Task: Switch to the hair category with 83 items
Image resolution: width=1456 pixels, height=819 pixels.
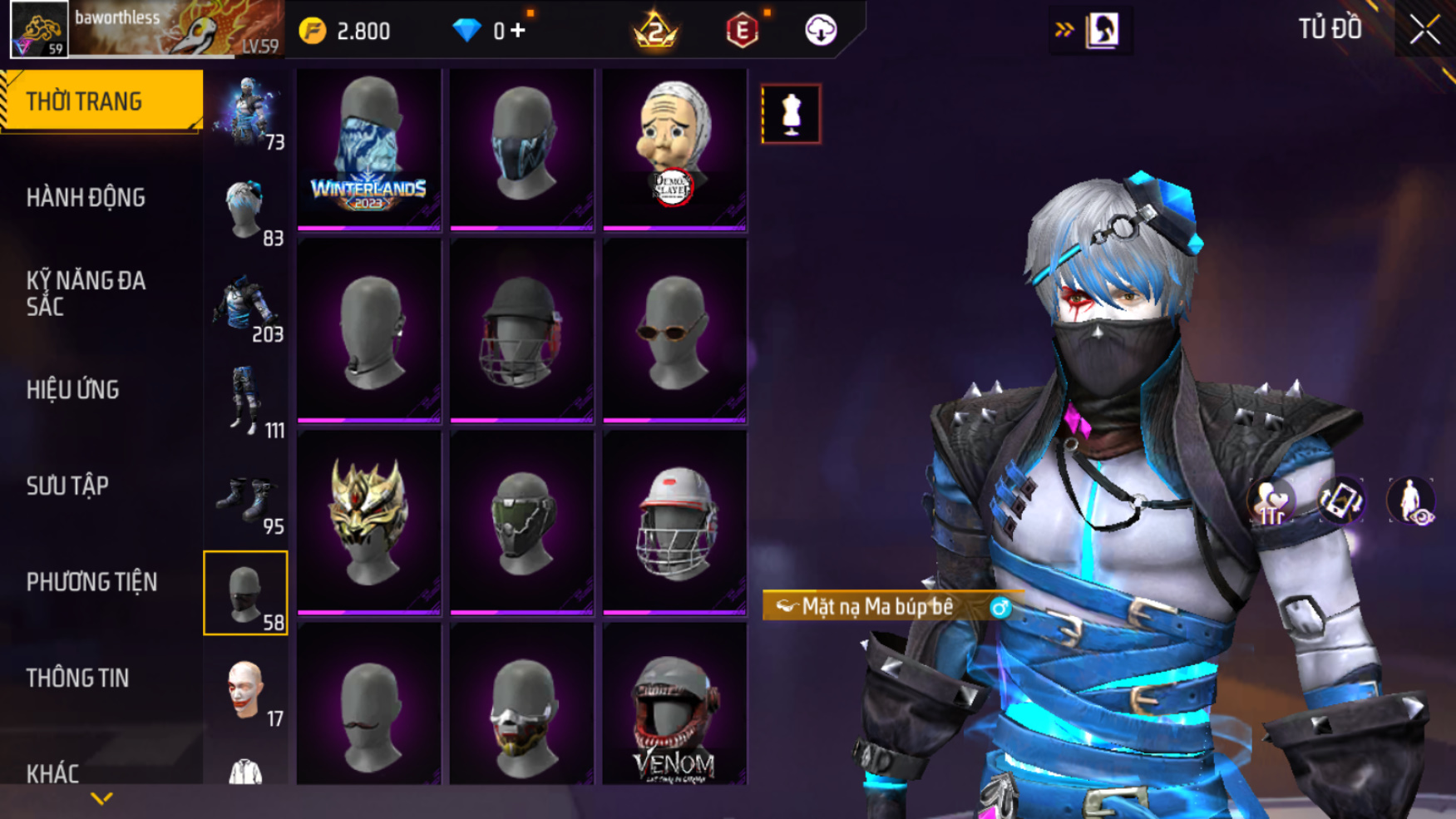Action: [245, 211]
